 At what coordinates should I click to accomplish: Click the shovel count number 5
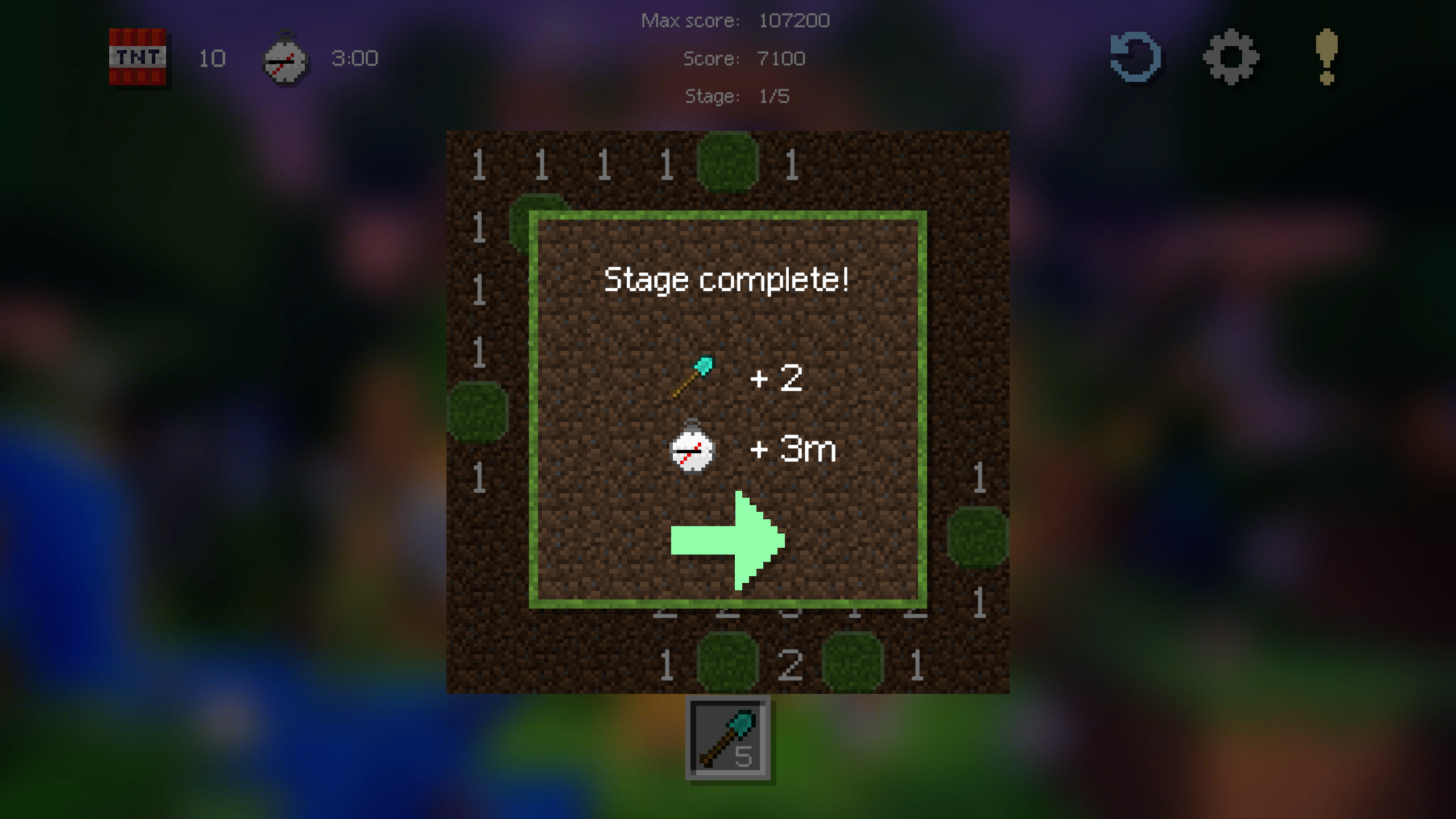tap(744, 756)
